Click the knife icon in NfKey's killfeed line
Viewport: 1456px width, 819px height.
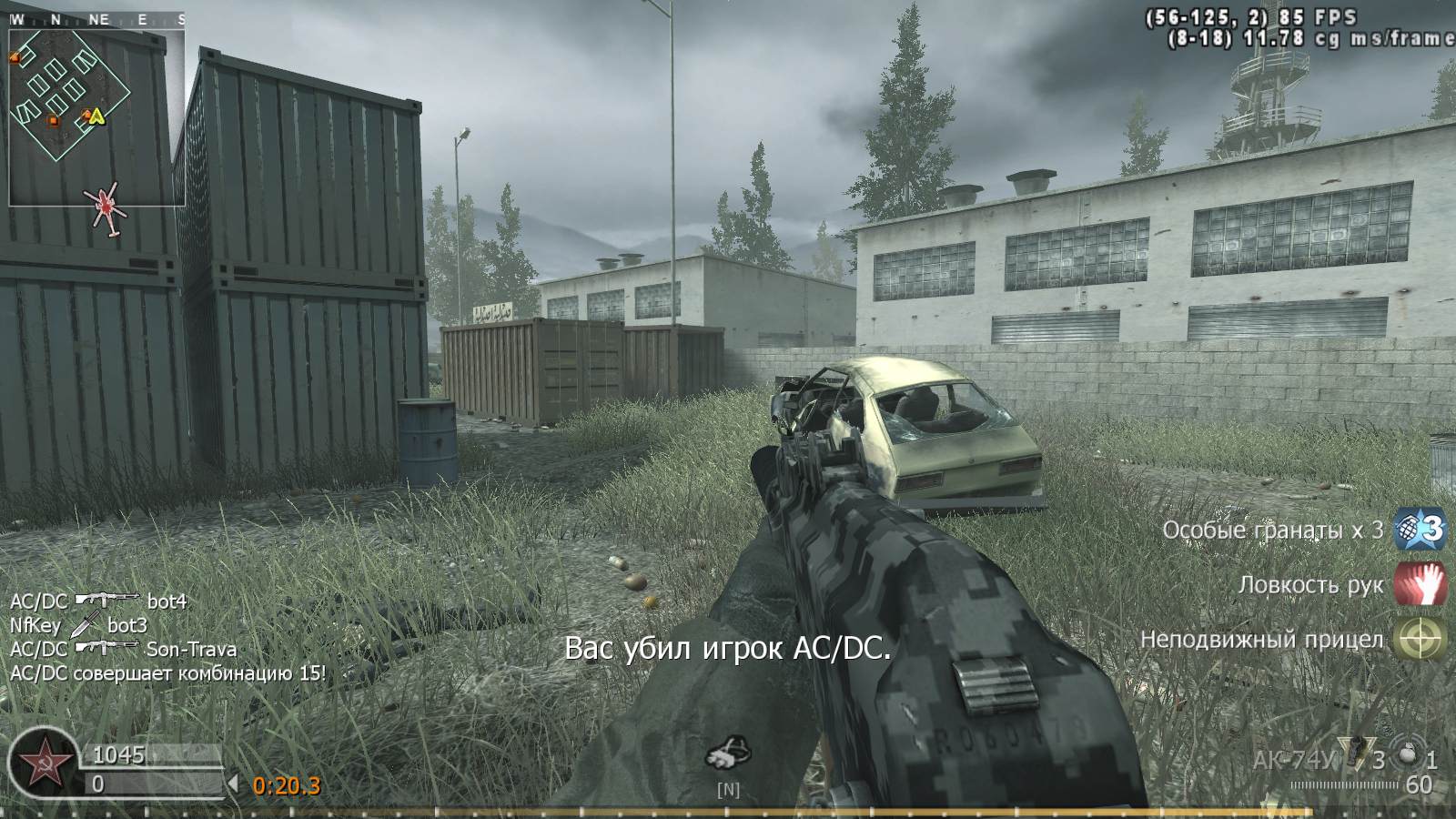[x=84, y=626]
